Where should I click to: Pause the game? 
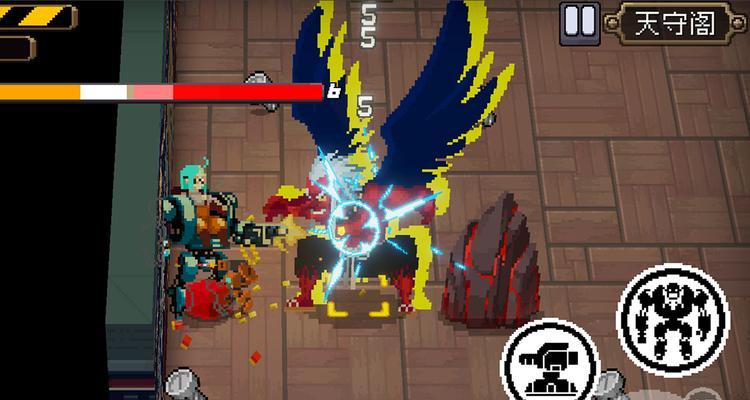(580, 22)
